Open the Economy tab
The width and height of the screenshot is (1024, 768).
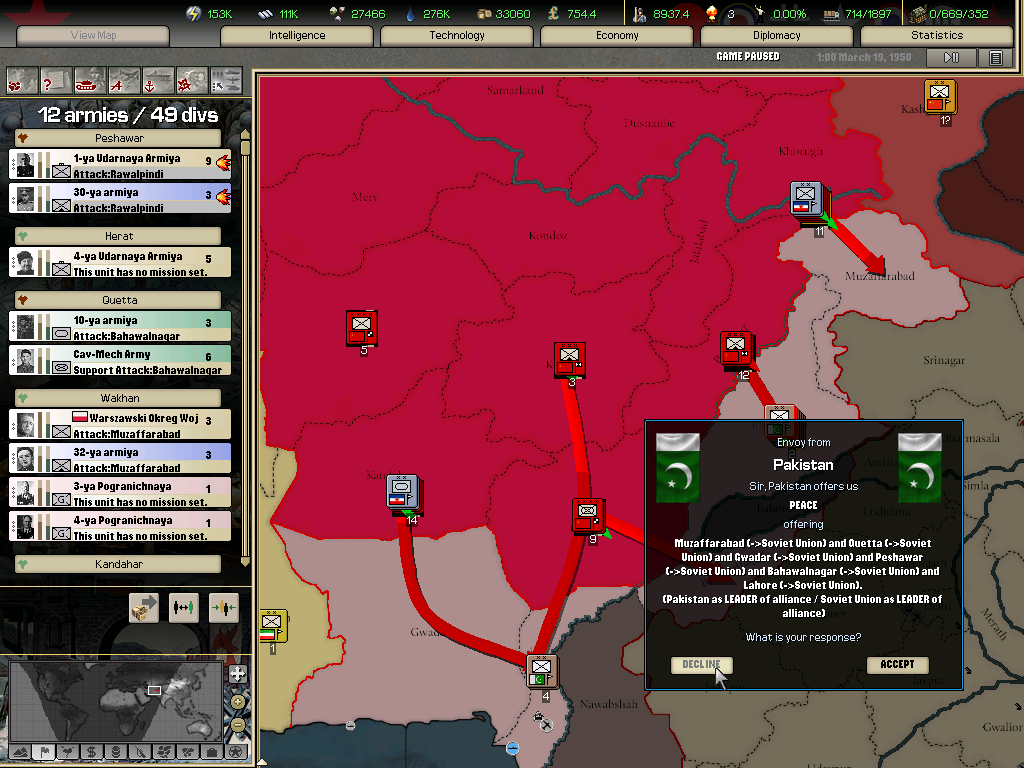pos(617,36)
